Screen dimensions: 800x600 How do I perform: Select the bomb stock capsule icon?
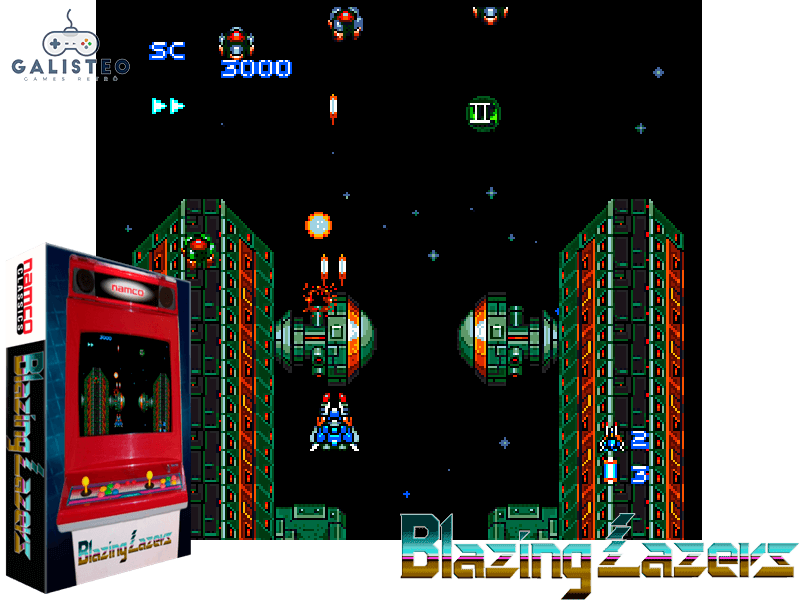(x=610, y=471)
